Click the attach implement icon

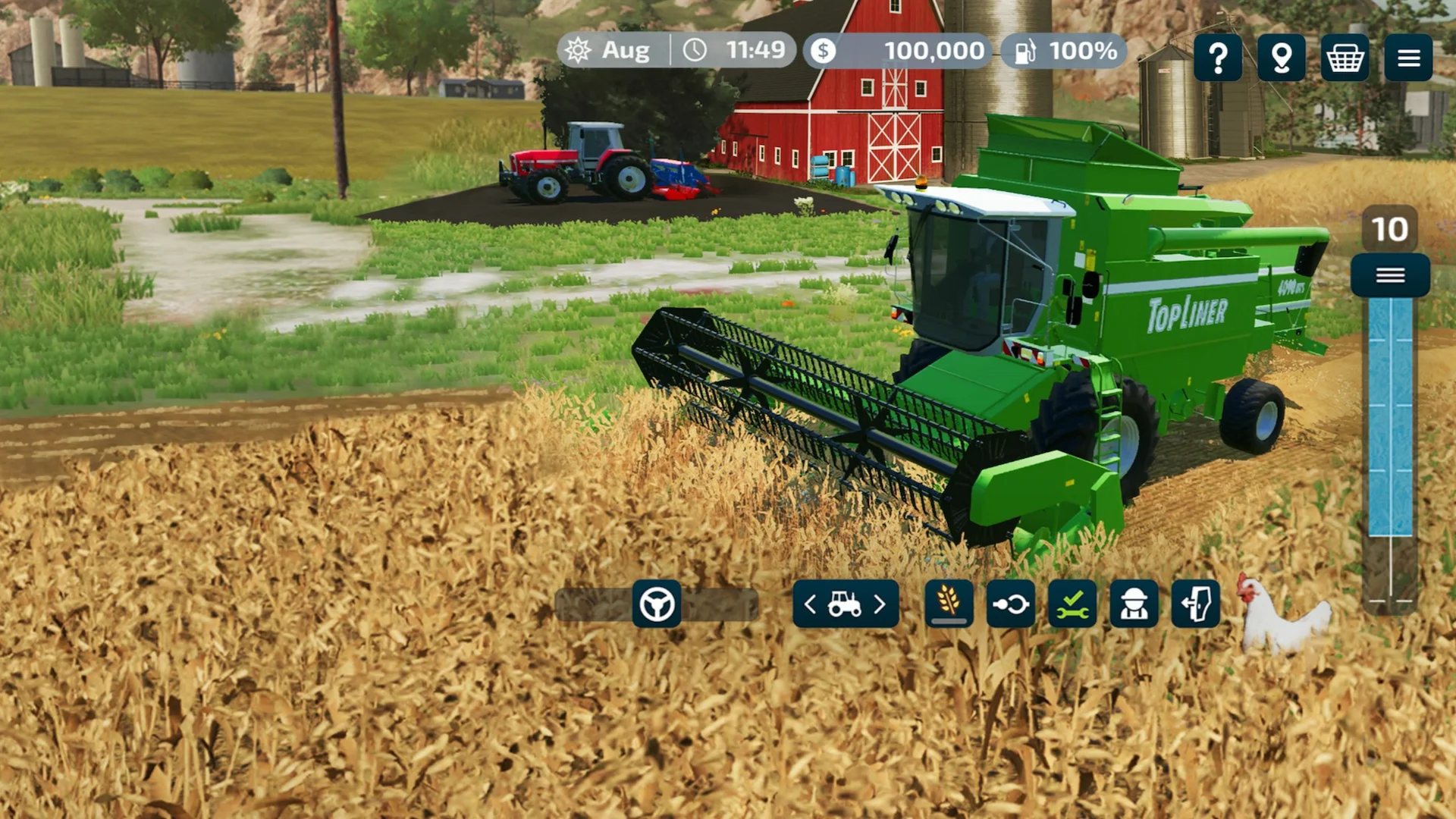tap(1011, 604)
